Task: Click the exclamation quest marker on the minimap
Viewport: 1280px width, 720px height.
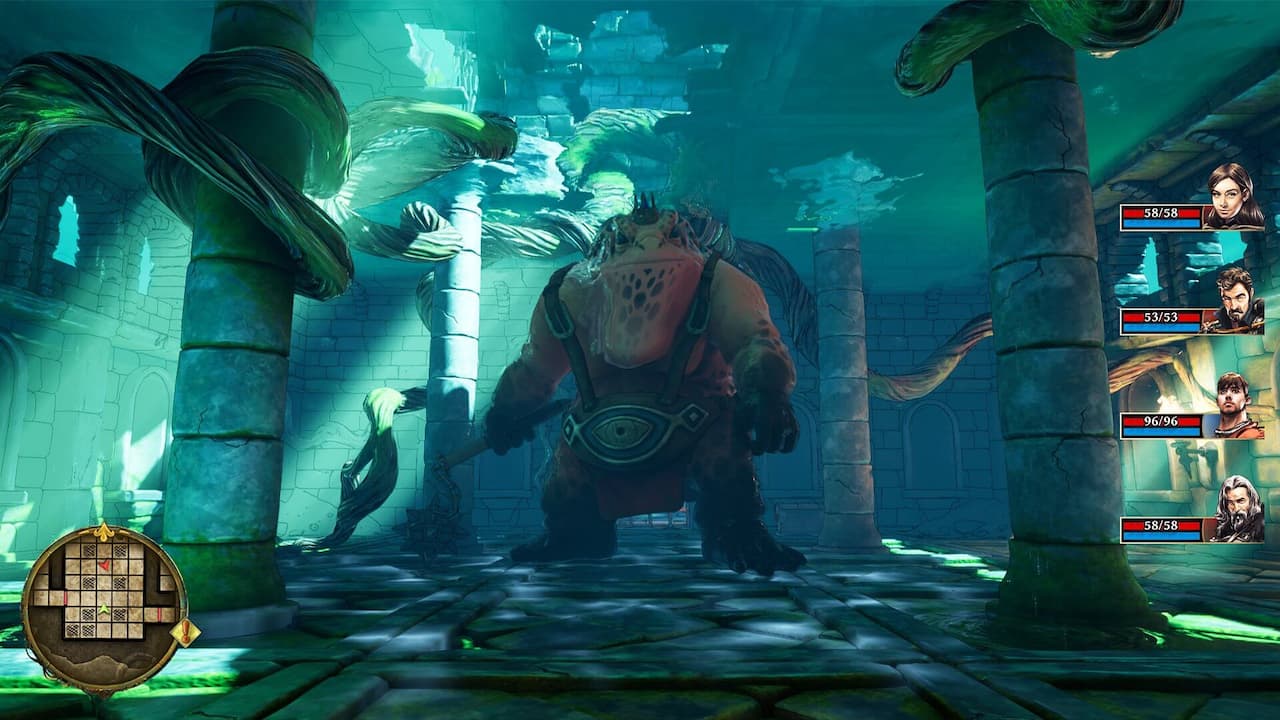Action: coord(185,630)
